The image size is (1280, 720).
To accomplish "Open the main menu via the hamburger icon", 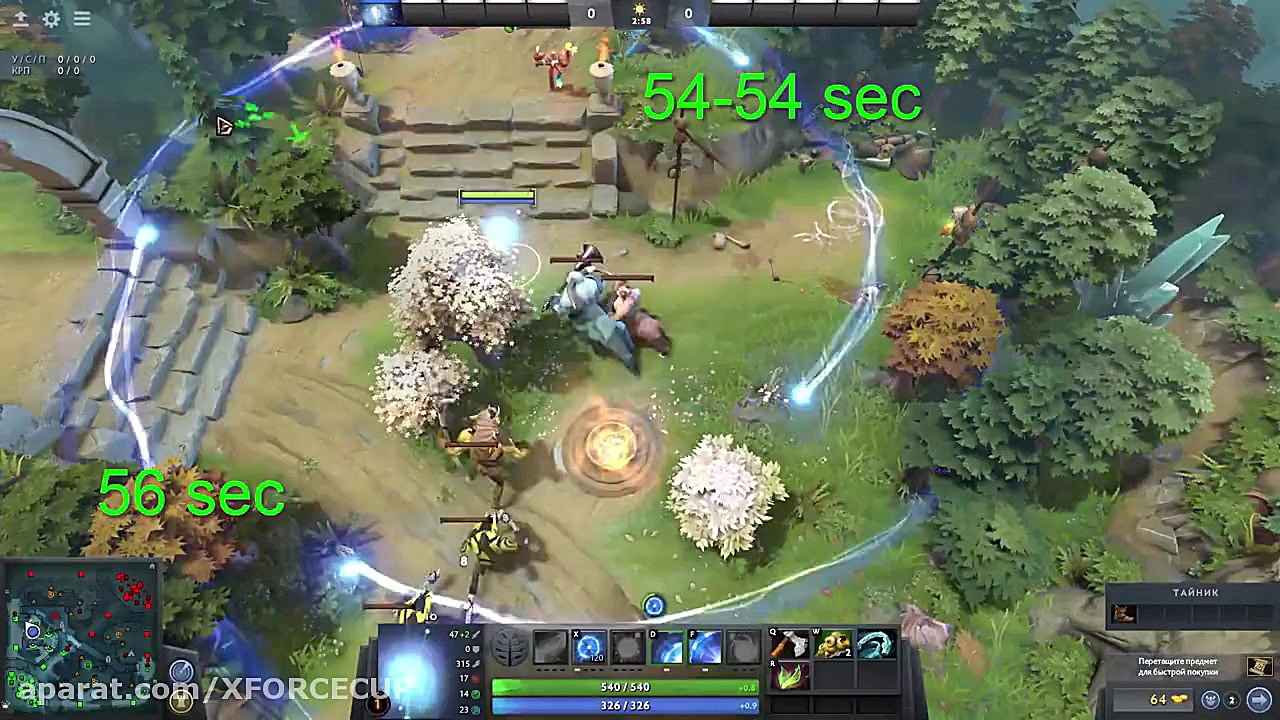I will pos(82,18).
